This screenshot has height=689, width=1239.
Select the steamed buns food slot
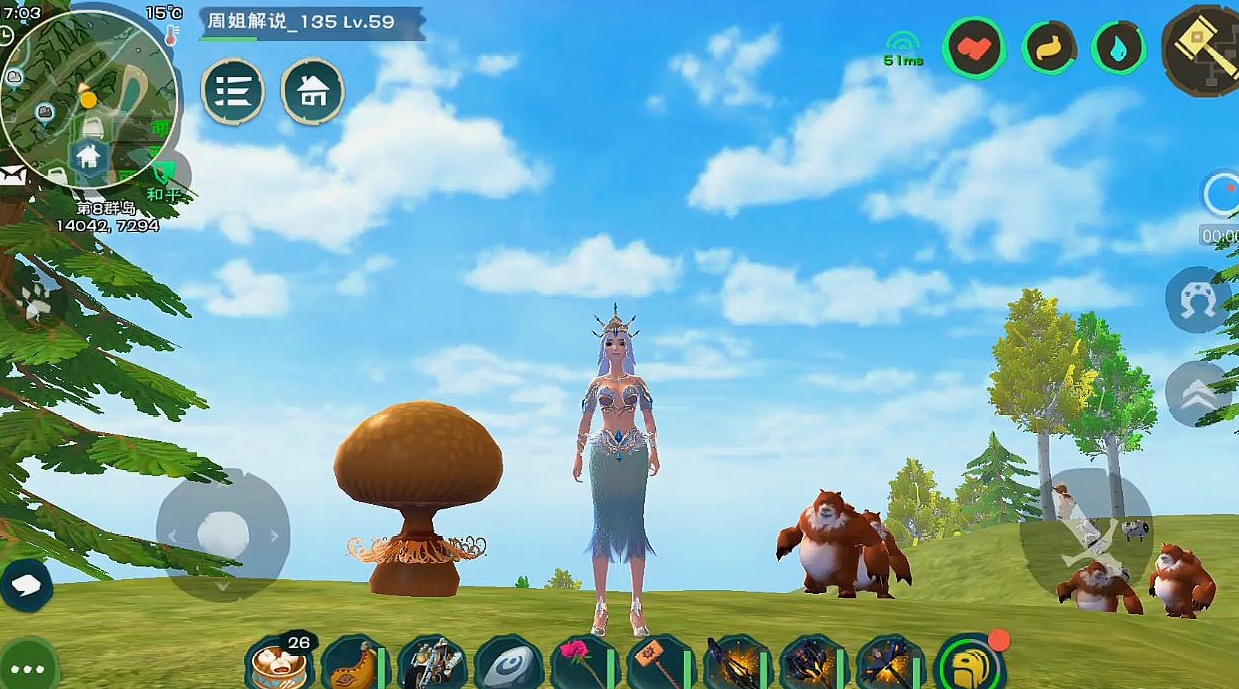[x=278, y=663]
